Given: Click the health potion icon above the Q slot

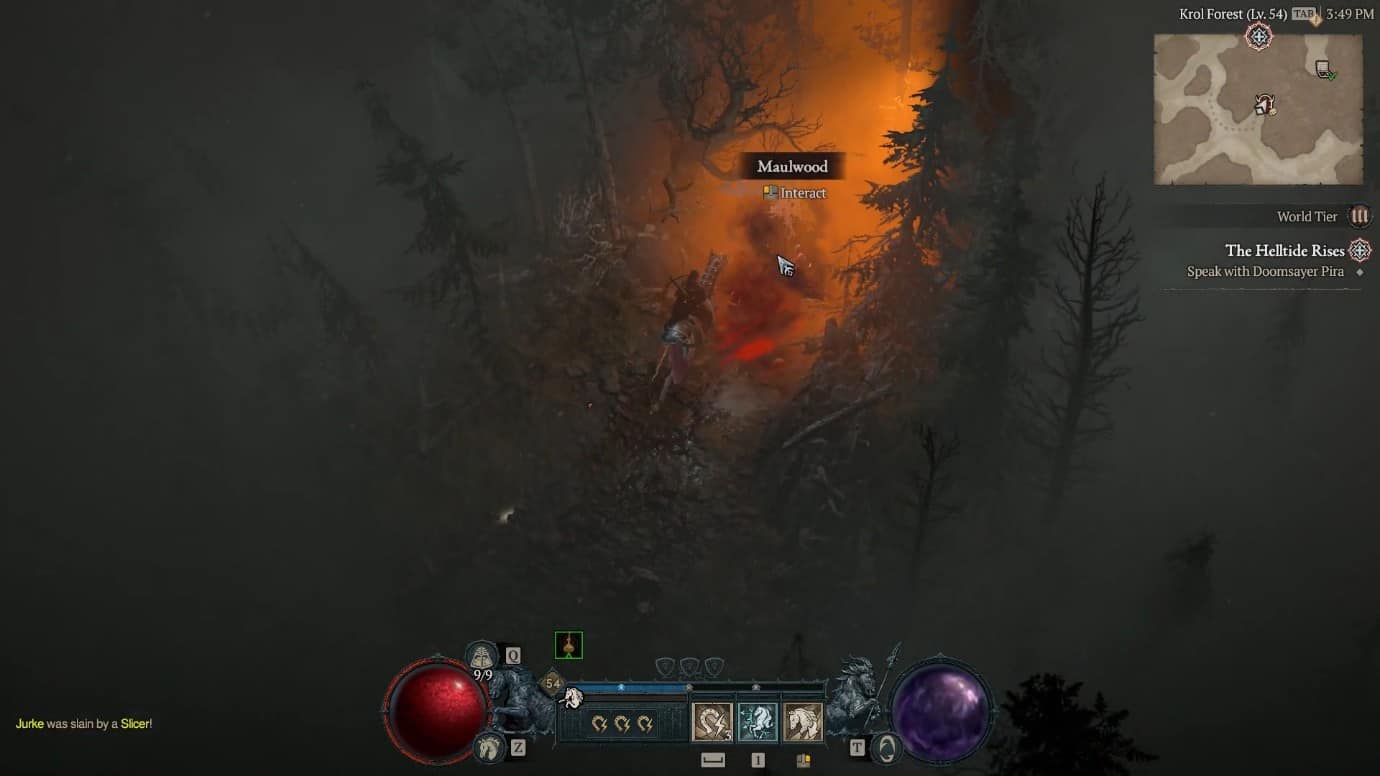Looking at the screenshot, I should (x=480, y=656).
